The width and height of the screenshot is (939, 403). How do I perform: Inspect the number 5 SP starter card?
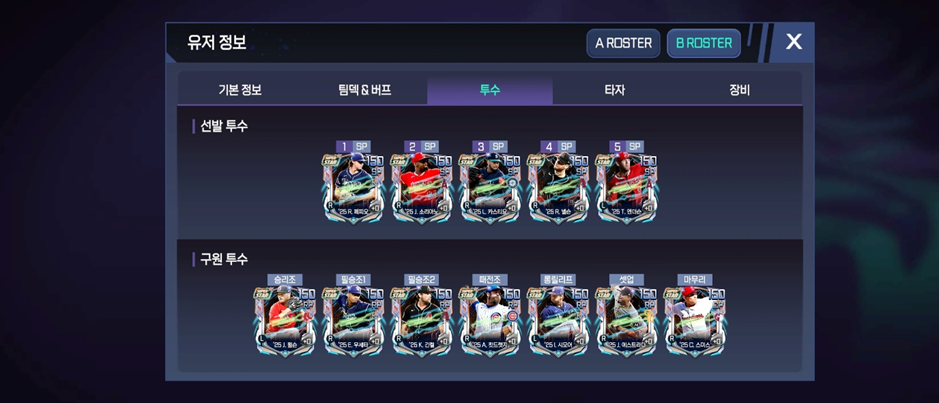(626, 187)
